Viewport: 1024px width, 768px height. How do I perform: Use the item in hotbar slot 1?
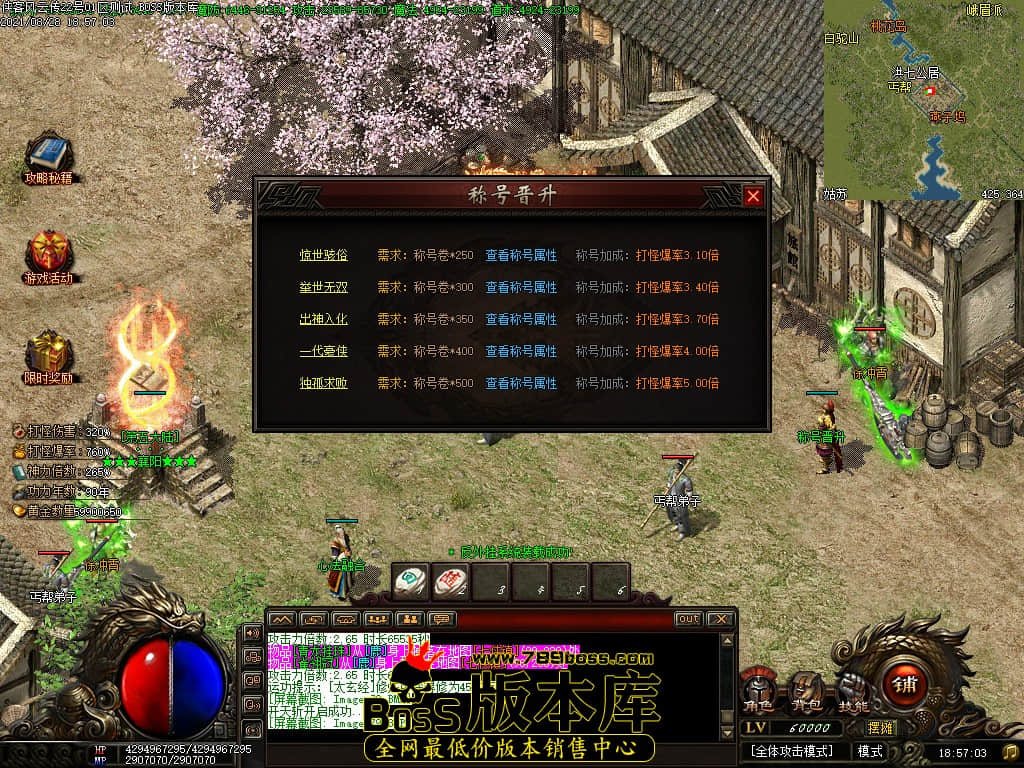tap(410, 581)
